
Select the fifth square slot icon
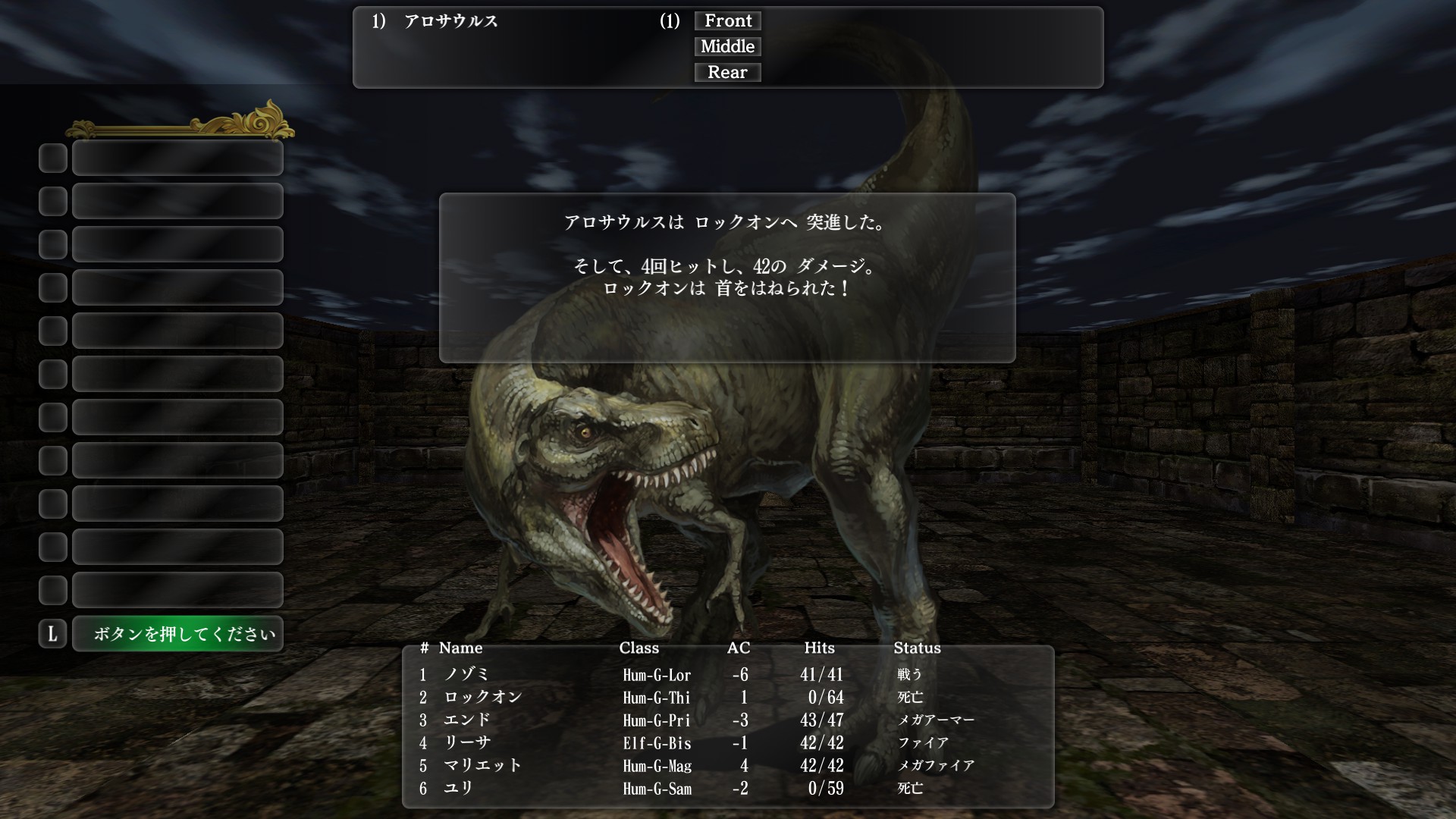(52, 331)
